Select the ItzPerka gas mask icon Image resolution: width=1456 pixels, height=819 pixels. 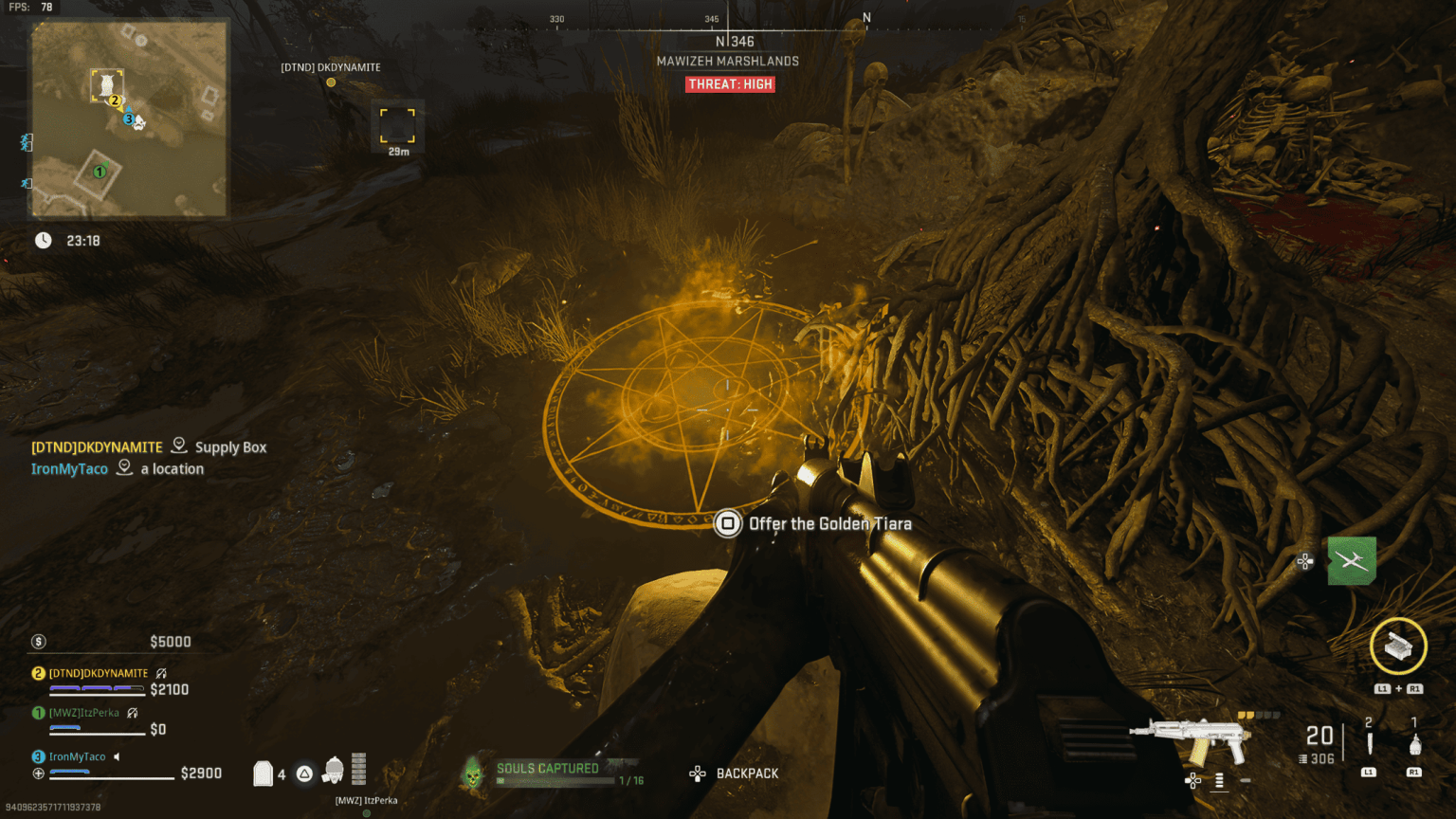pyautogui.click(x=332, y=770)
